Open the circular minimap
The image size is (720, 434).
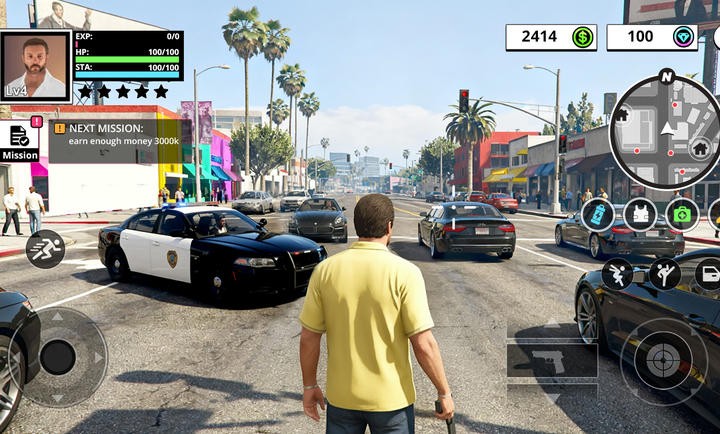(x=665, y=131)
